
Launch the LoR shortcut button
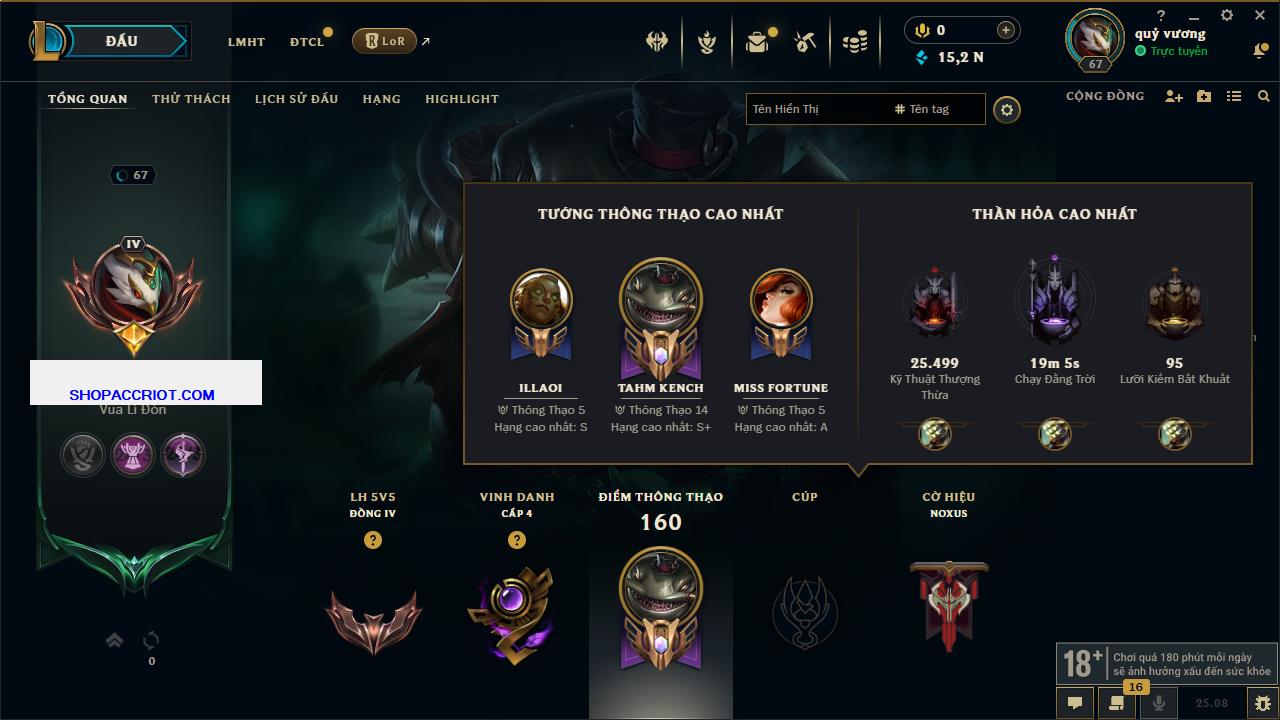tap(384, 41)
